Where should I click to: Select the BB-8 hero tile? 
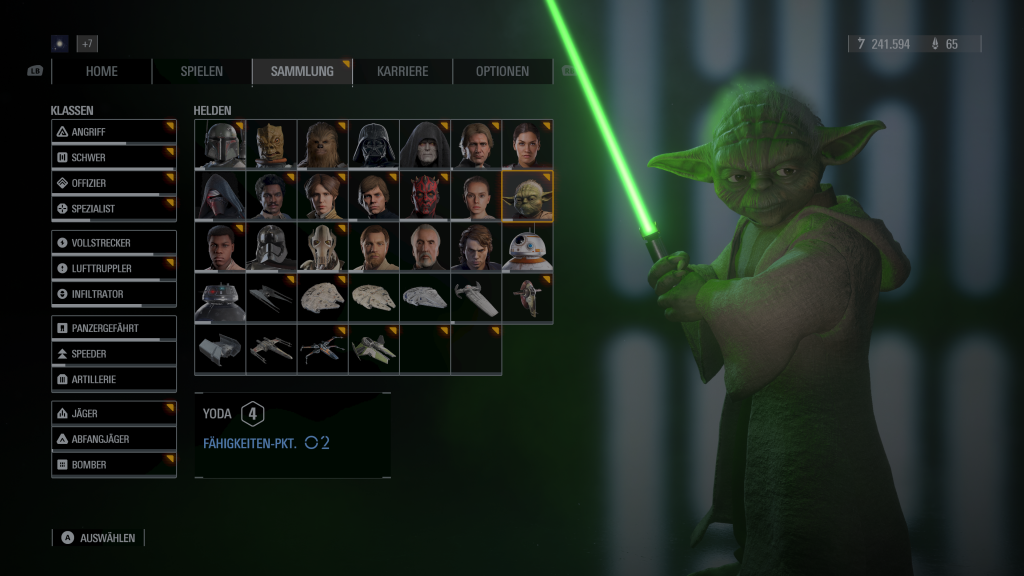527,247
